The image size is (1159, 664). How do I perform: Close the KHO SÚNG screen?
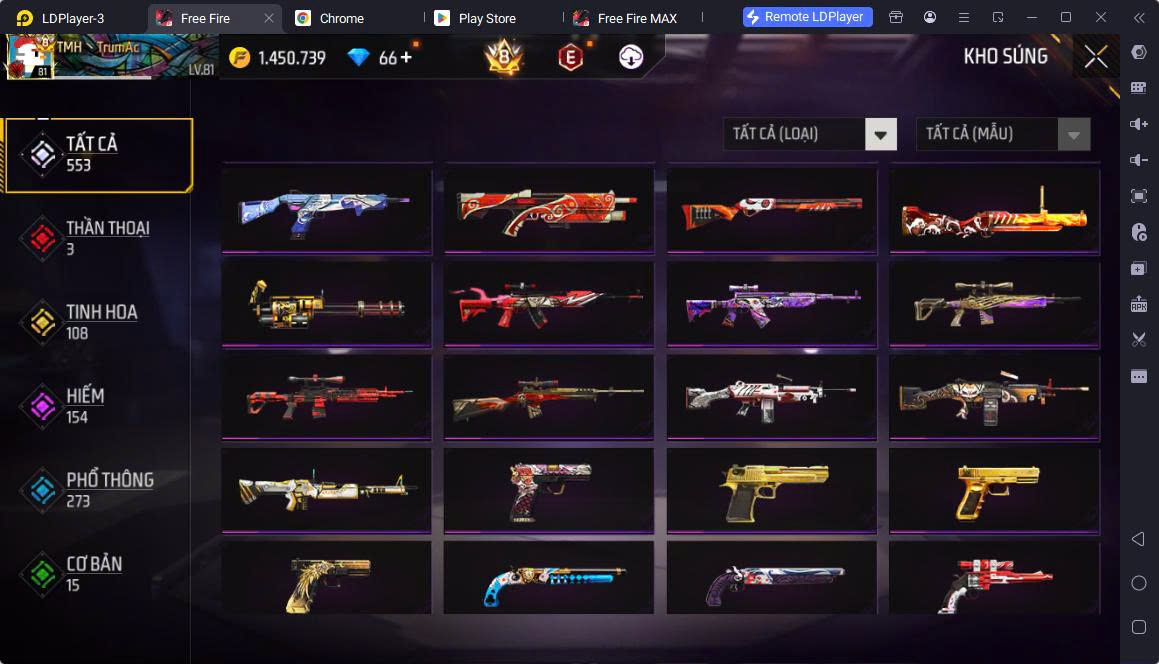pyautogui.click(x=1096, y=57)
